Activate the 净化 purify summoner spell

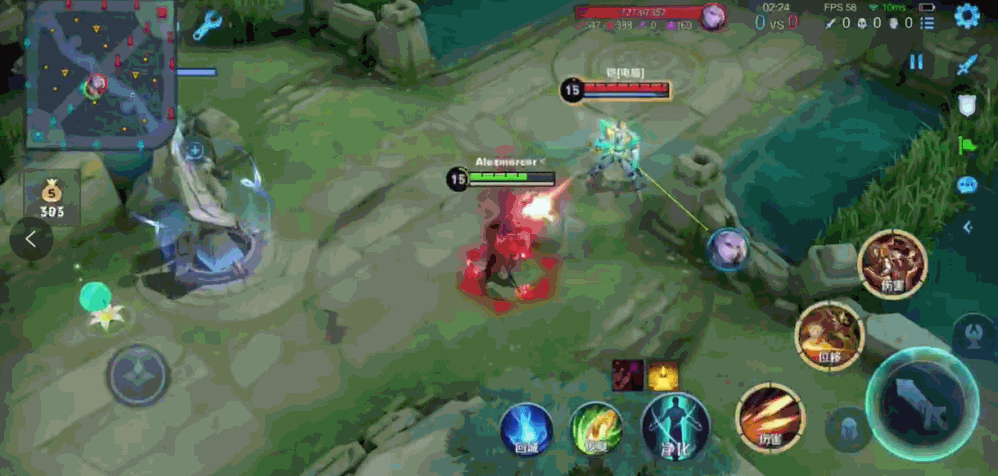pyautogui.click(x=675, y=427)
